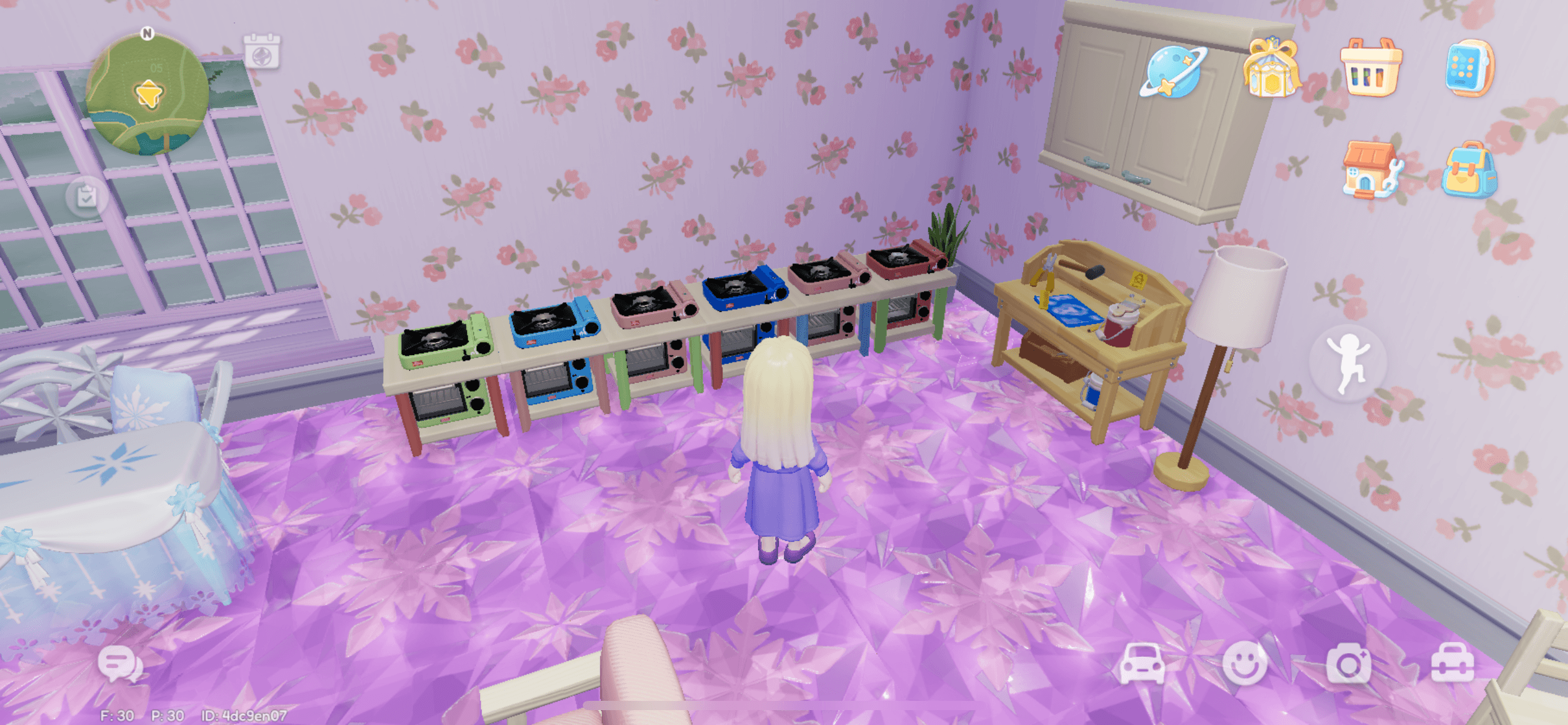Open the camera photo mode

tap(1348, 664)
